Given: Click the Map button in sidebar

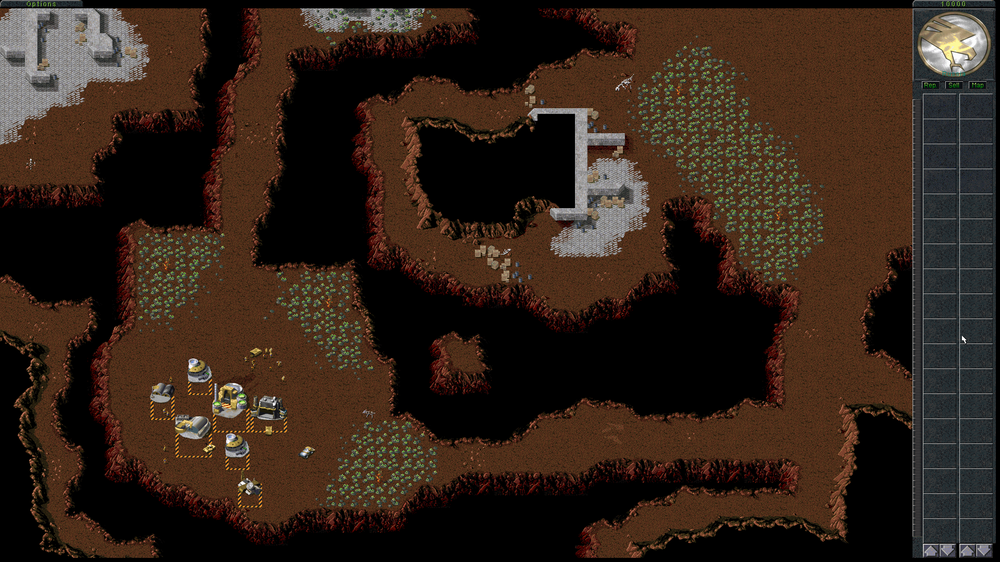Looking at the screenshot, I should 977,85.
